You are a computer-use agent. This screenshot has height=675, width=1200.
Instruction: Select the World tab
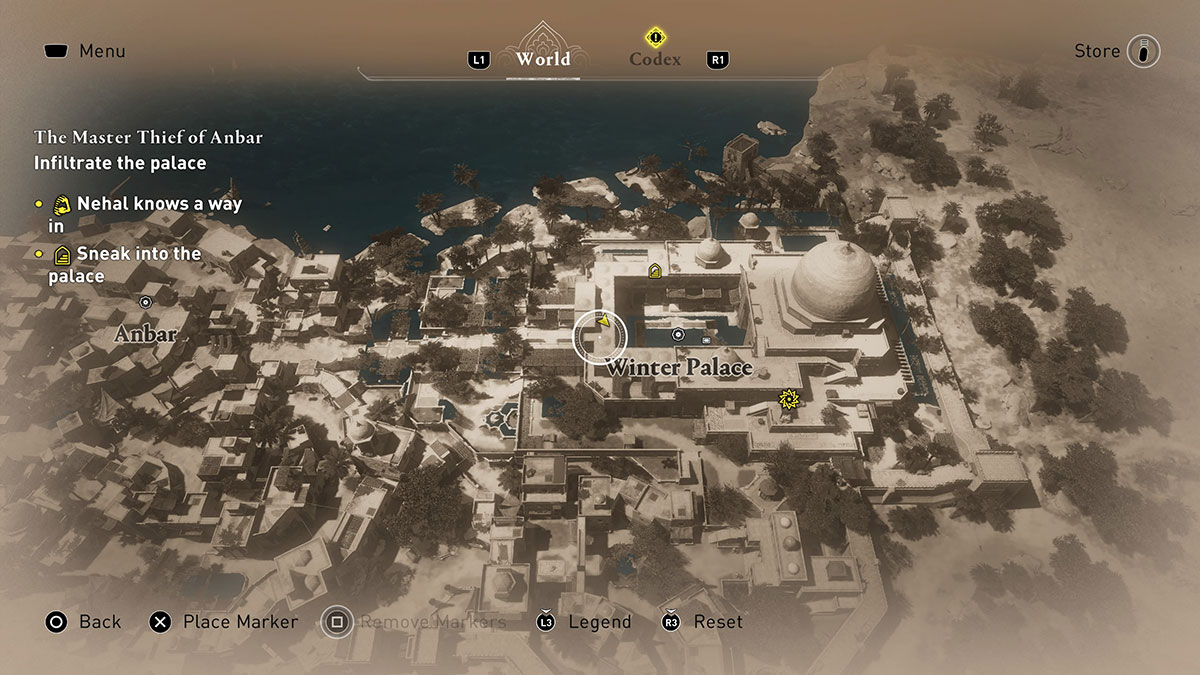(543, 58)
